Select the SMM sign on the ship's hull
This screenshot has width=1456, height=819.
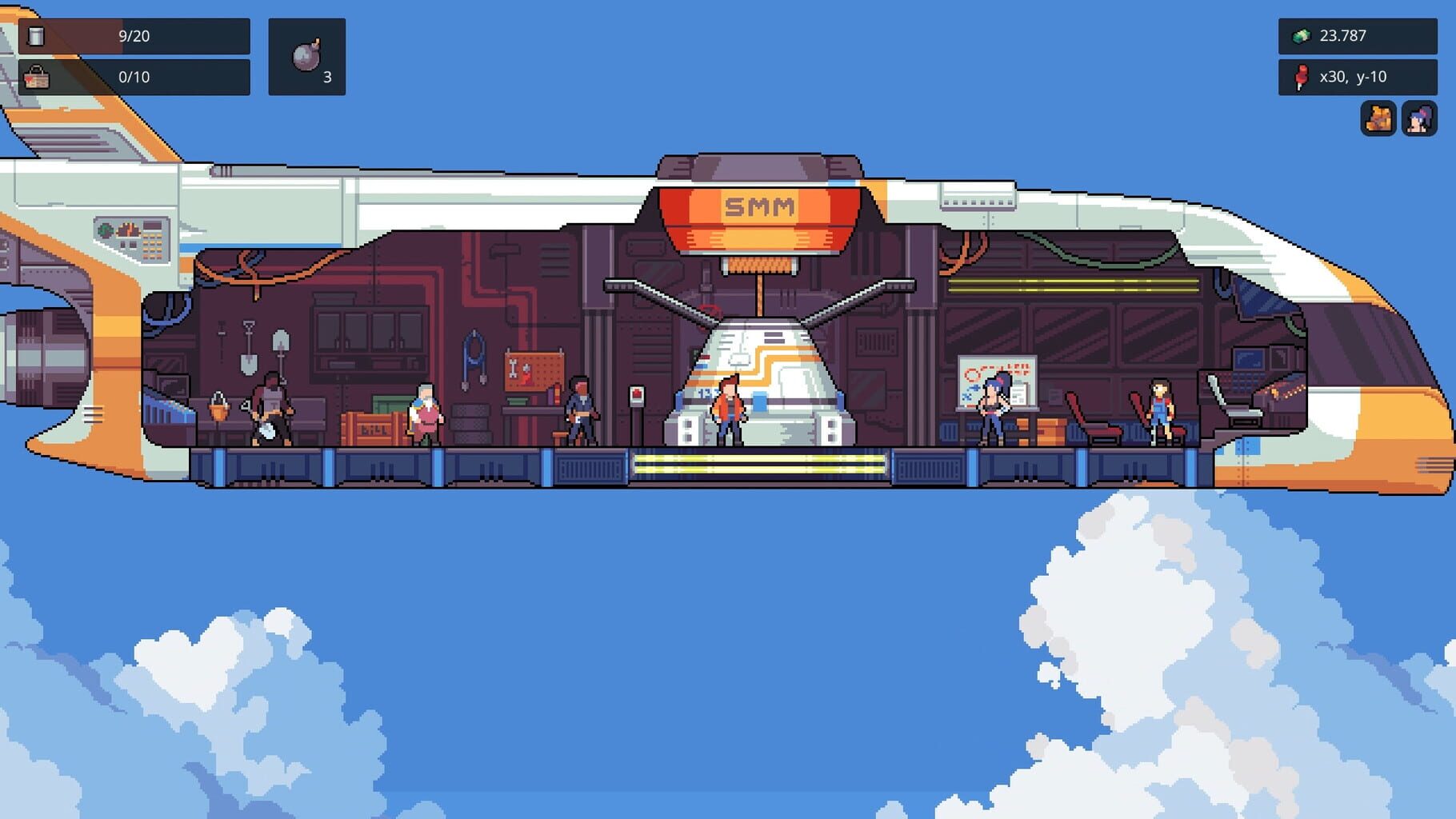(758, 206)
